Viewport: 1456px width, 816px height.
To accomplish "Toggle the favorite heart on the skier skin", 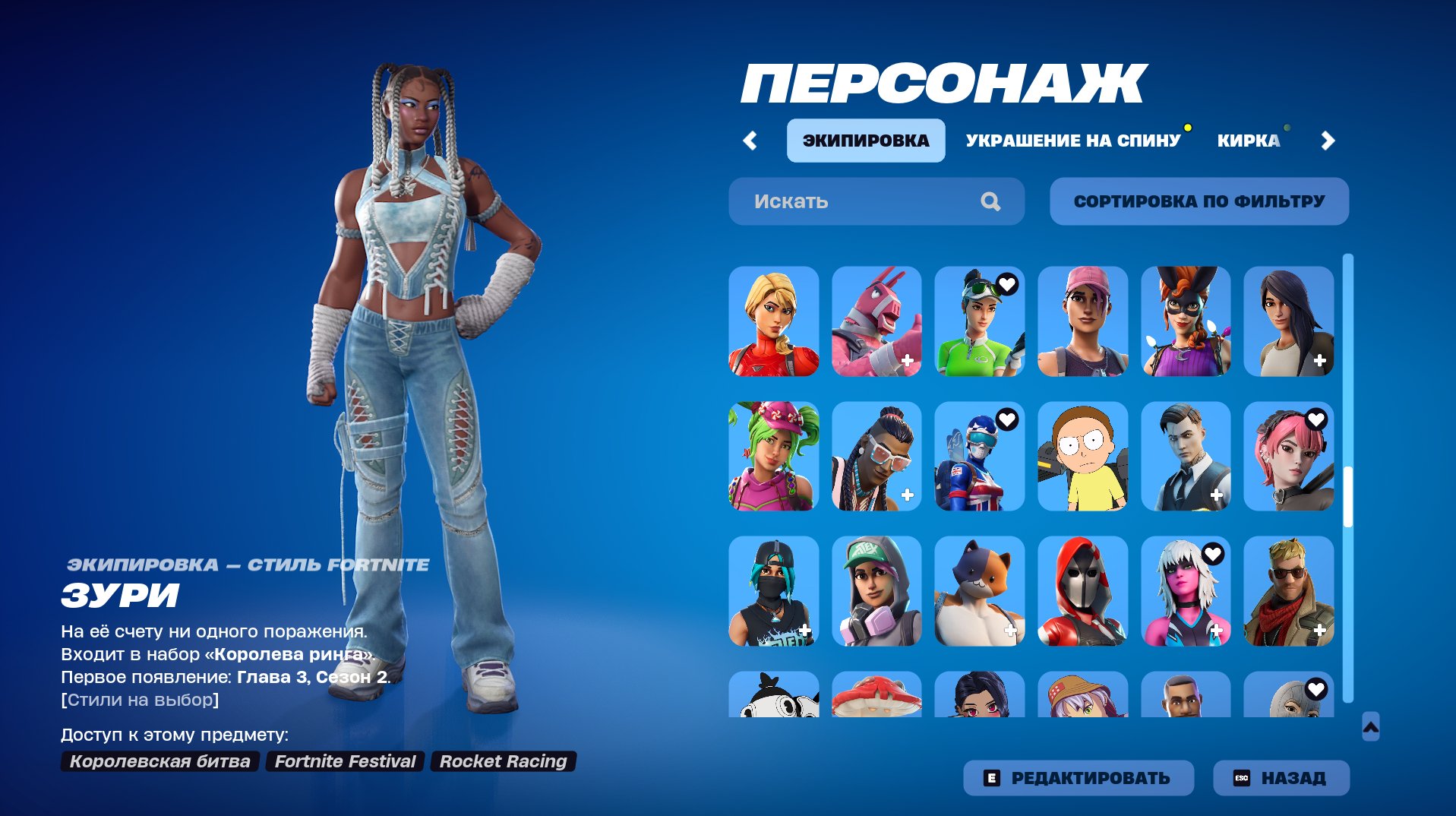I will click(x=1006, y=418).
